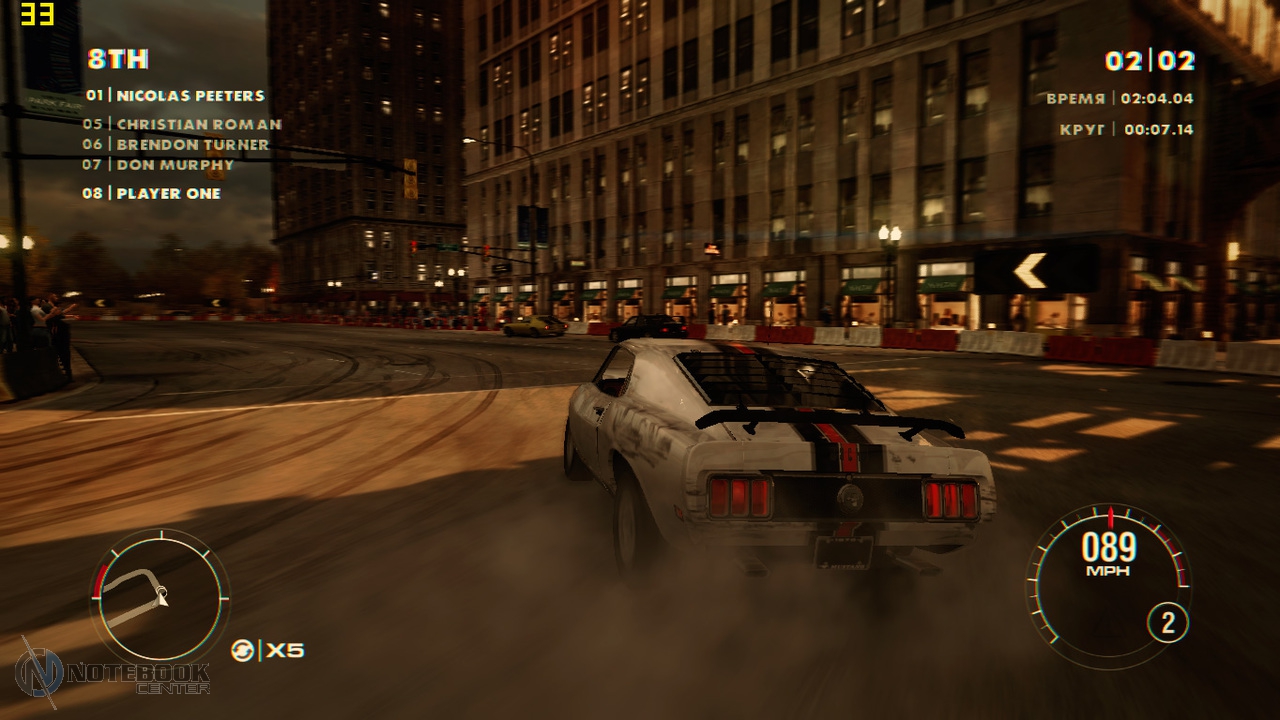The image size is (1280, 720).
Task: Choose Christian Roman's leaderboard row
Action: (182, 125)
